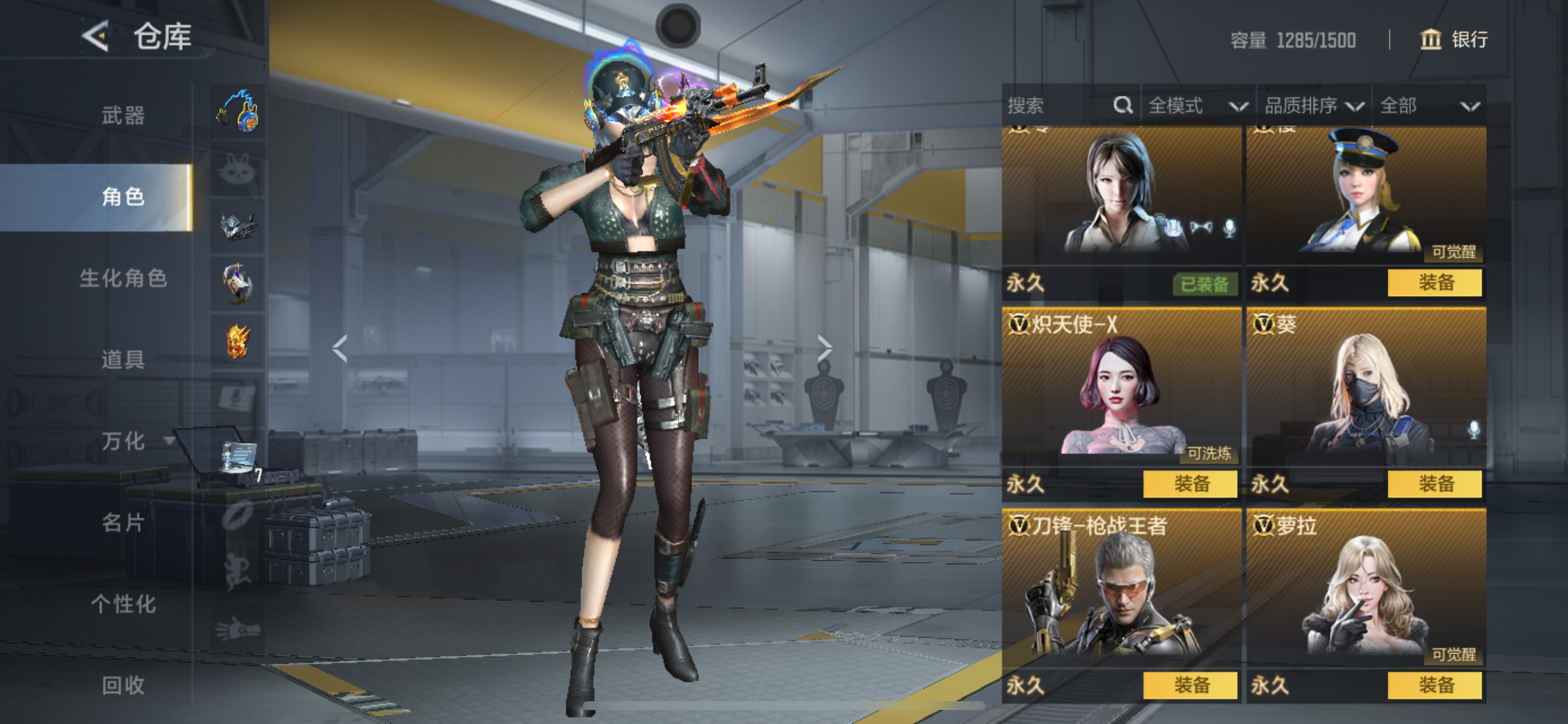Open the 名片 name card tab
Screen dimensions: 1568x724
[x=123, y=523]
